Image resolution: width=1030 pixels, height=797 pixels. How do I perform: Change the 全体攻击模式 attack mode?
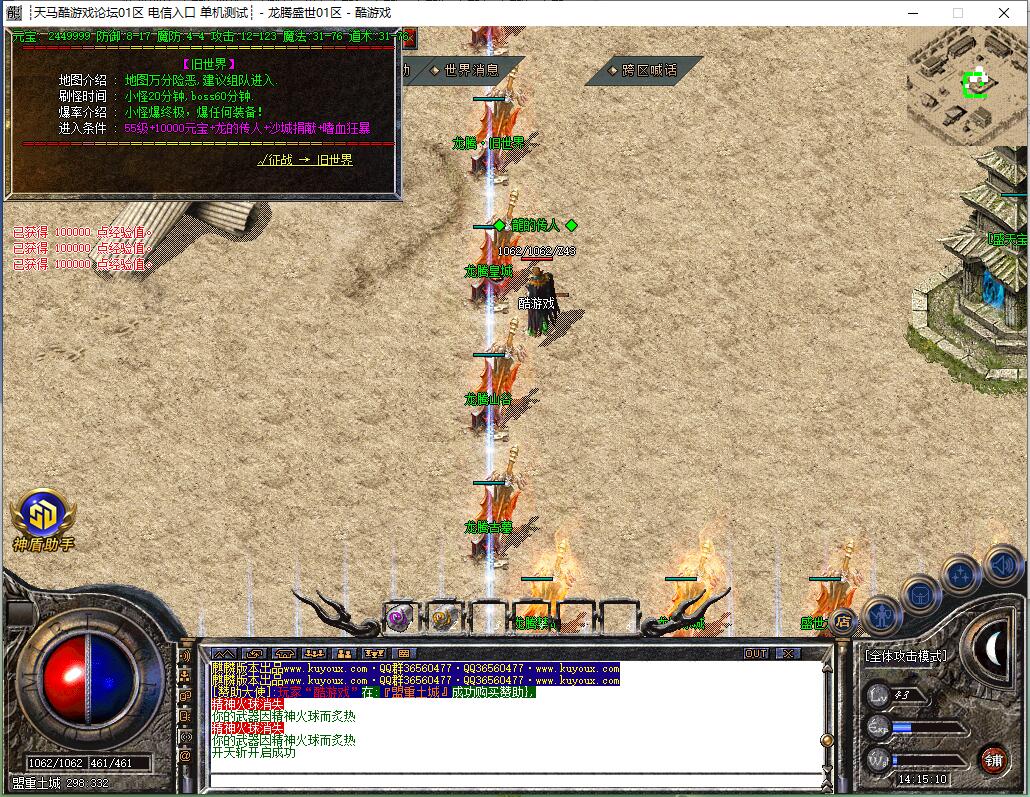(905, 656)
